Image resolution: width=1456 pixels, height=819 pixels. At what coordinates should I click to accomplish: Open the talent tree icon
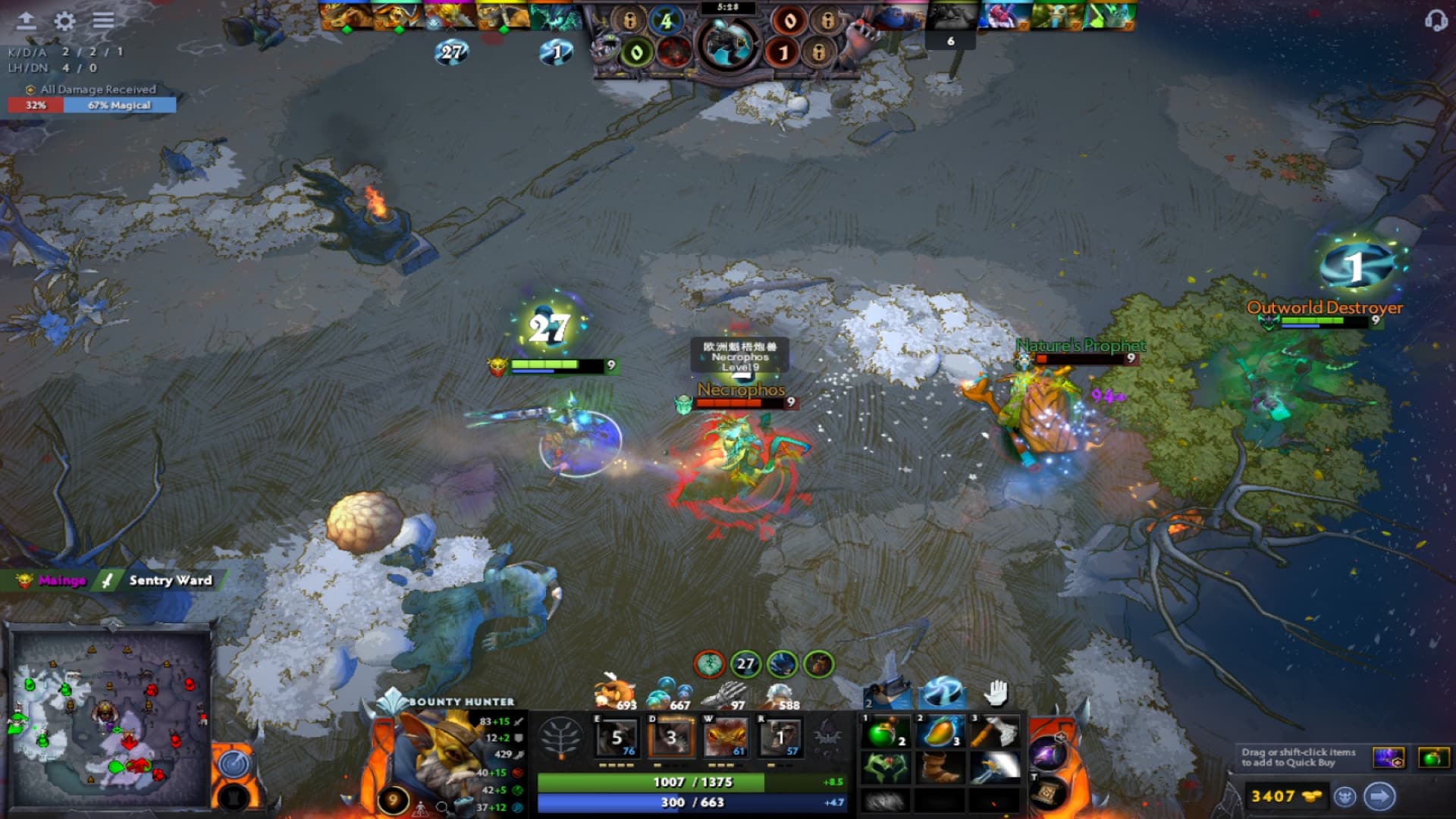tap(560, 737)
